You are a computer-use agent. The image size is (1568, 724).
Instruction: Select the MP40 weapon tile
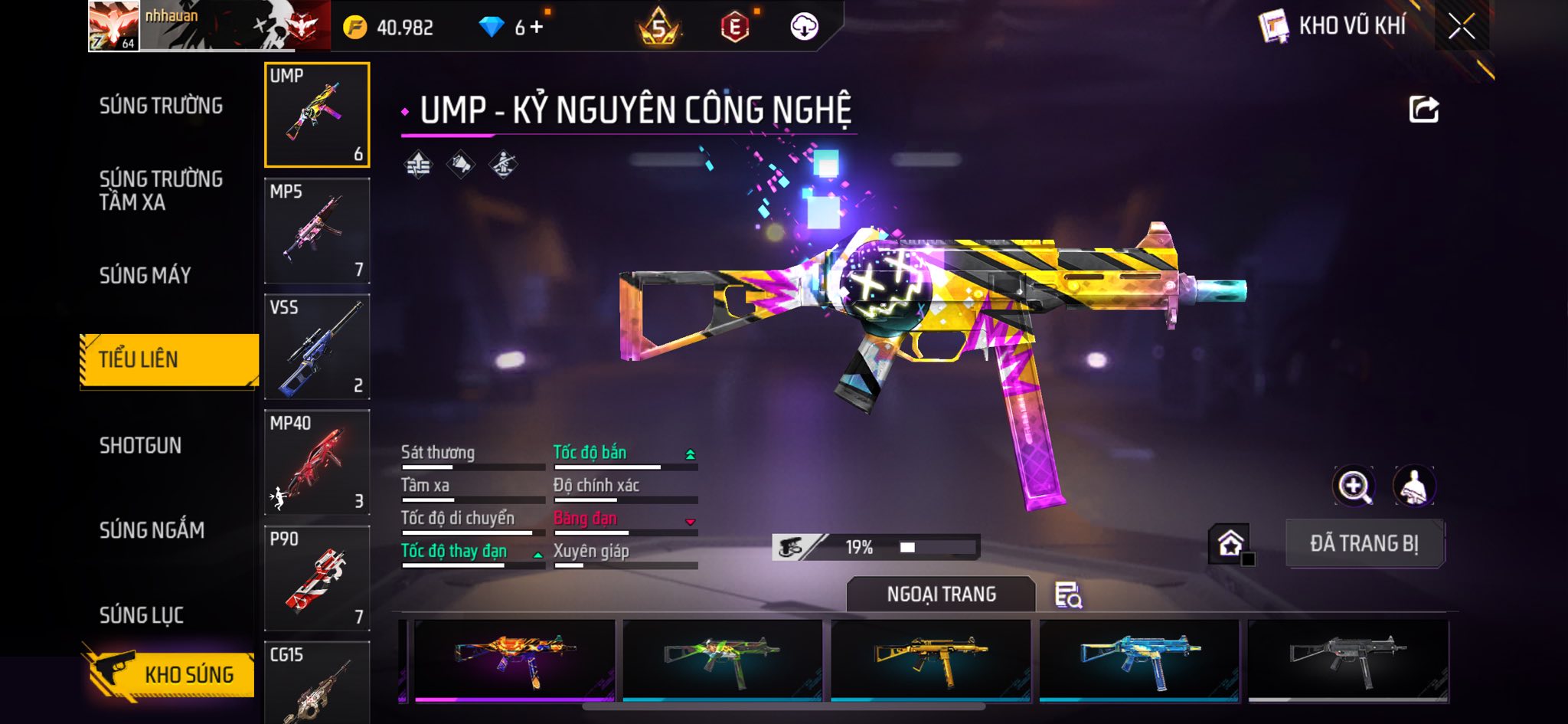317,463
